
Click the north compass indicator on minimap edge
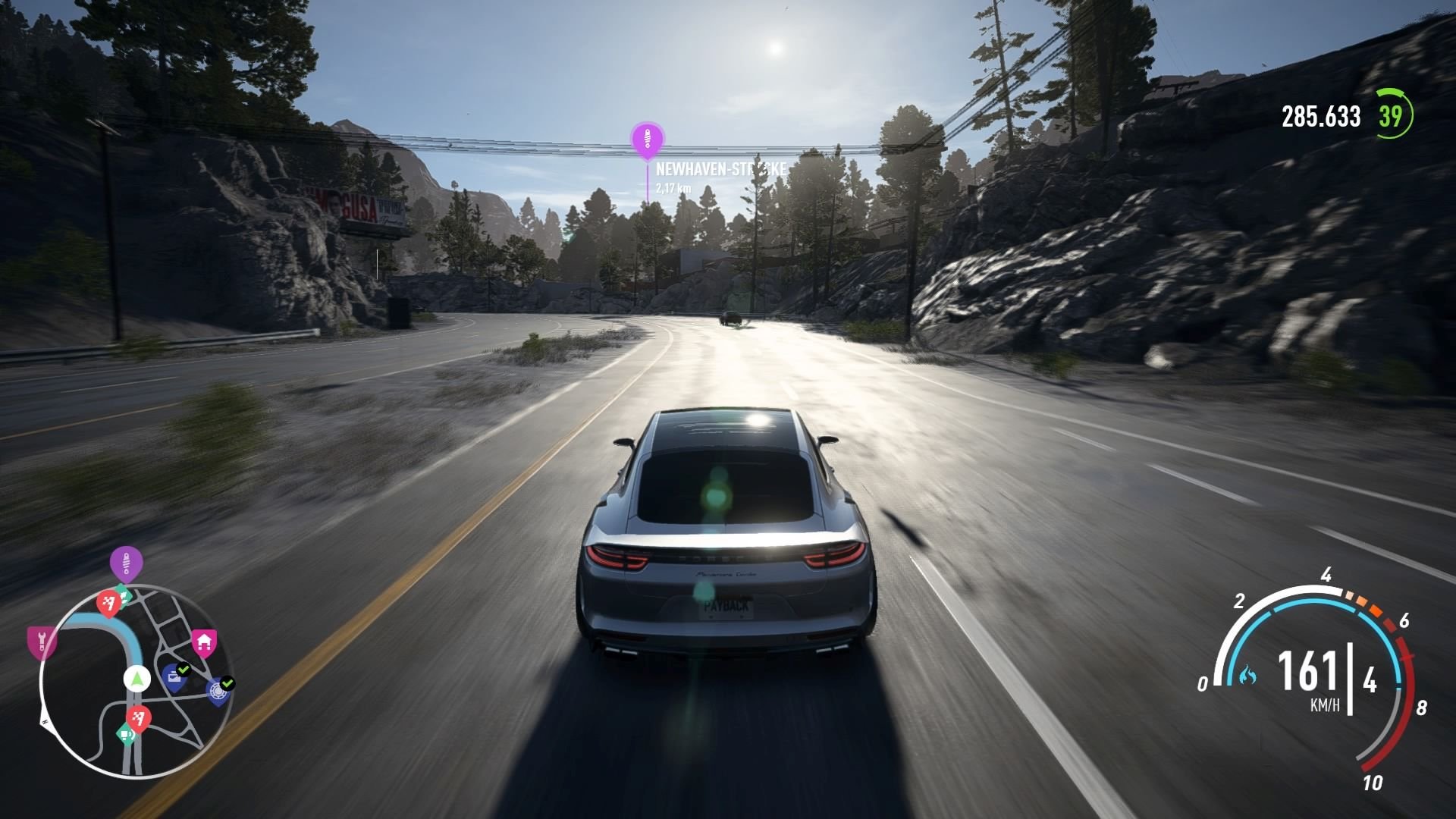coord(45,723)
